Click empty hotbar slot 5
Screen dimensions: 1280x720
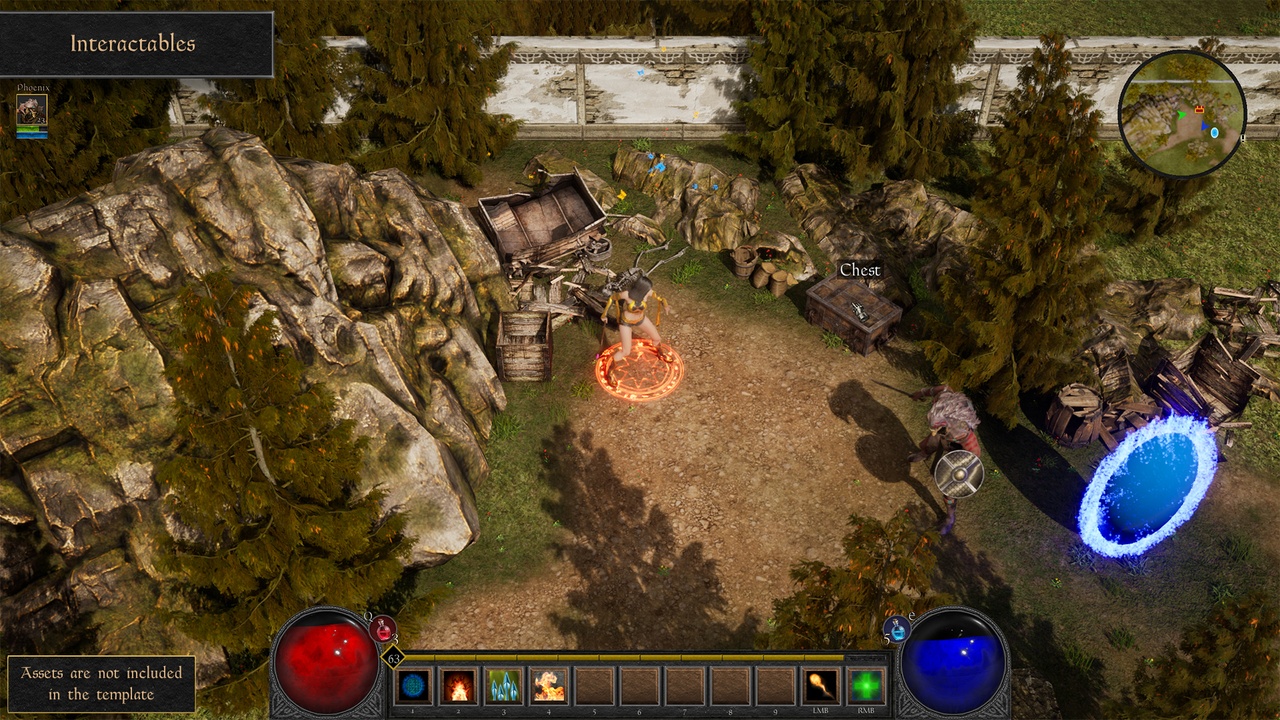[x=592, y=685]
